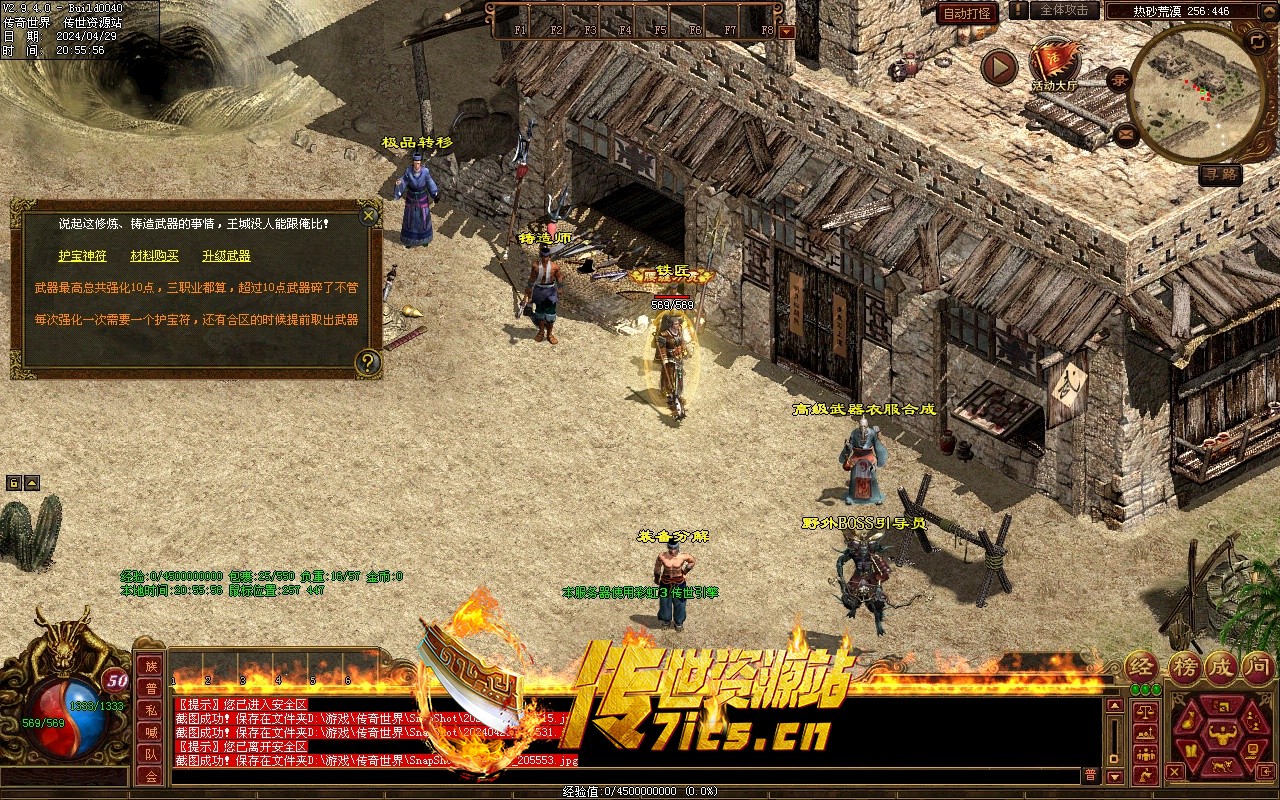This screenshot has width=1280, height=800.
Task: Open the scales trade button
Action: 1143,711
